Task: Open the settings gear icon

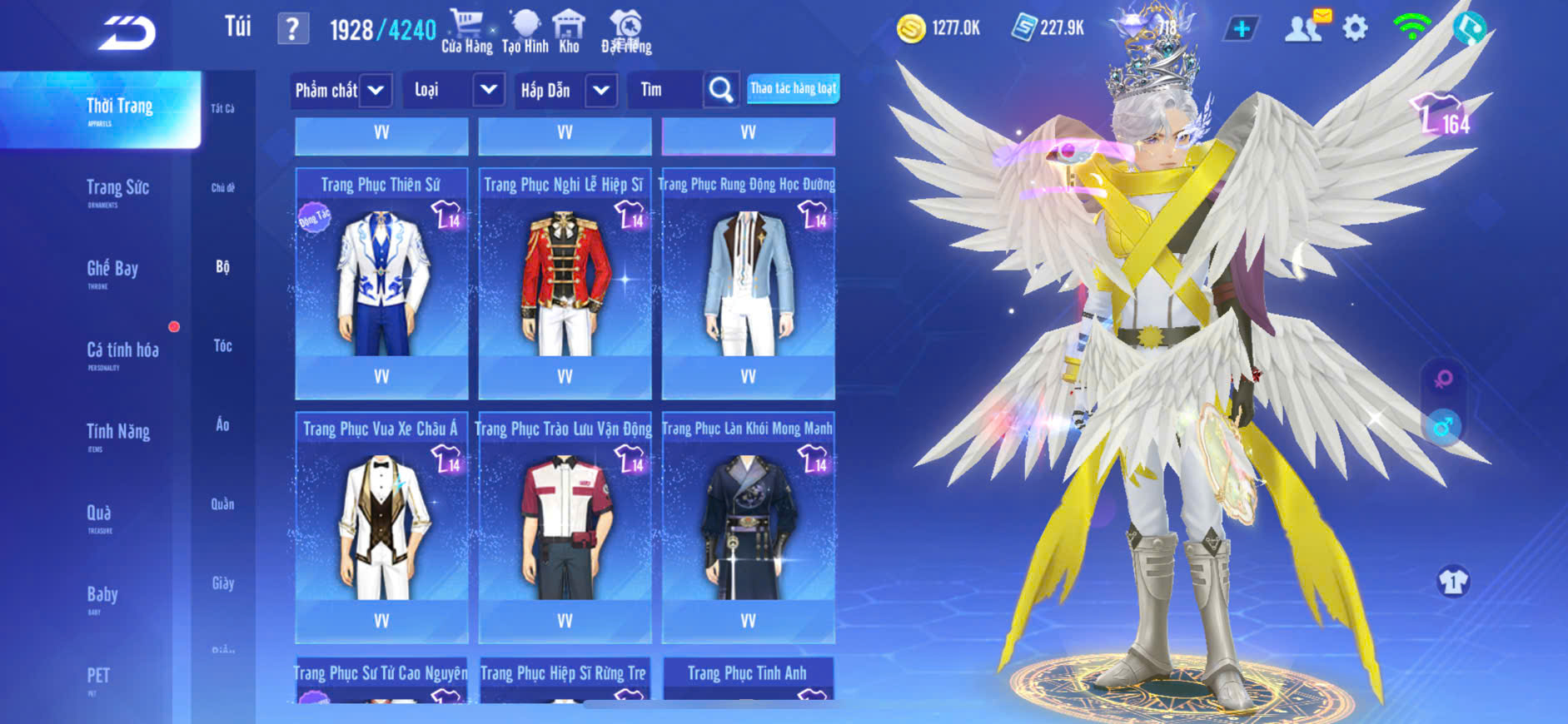Action: [x=1355, y=28]
